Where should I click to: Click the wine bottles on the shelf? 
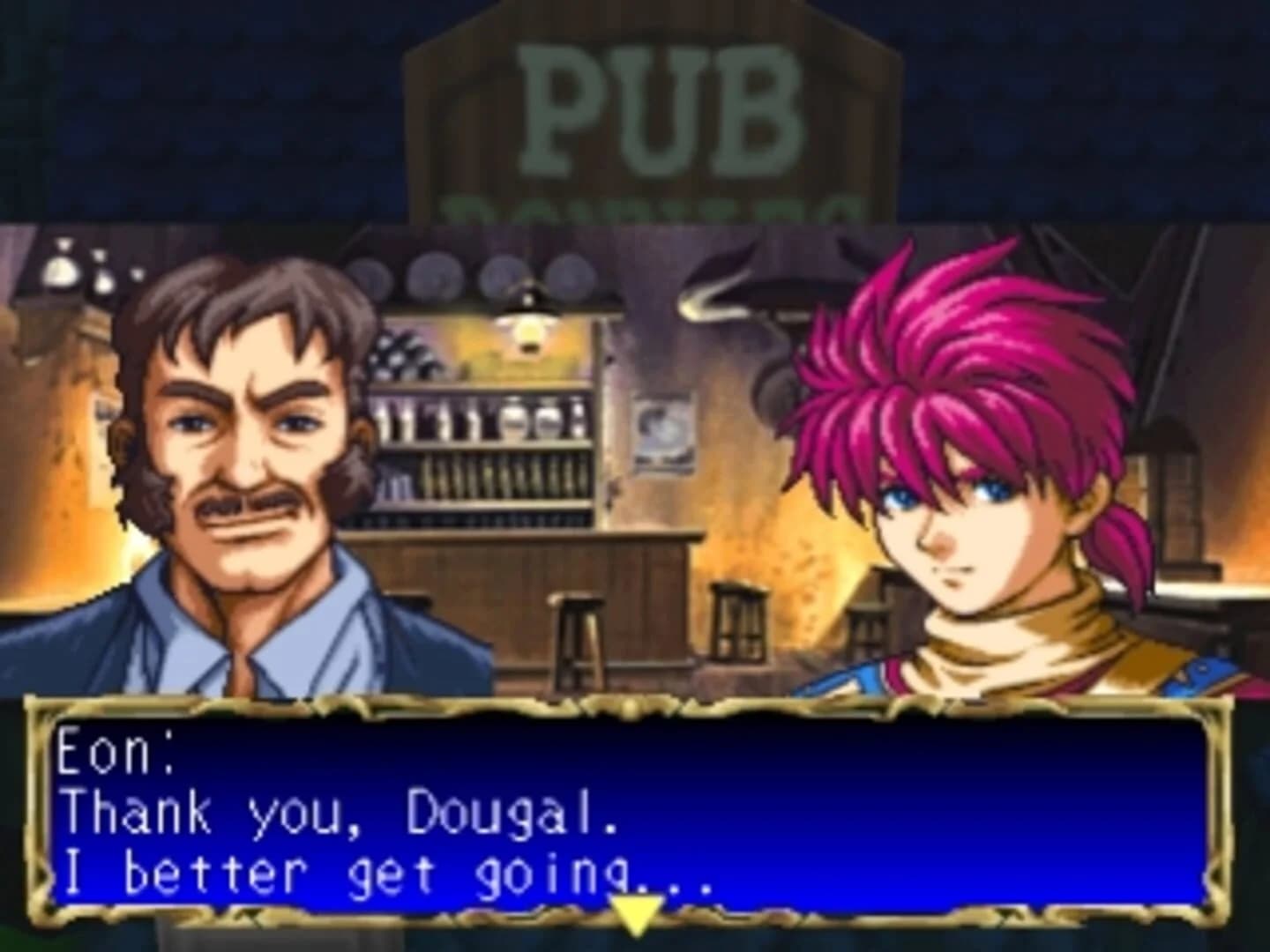point(401,353)
